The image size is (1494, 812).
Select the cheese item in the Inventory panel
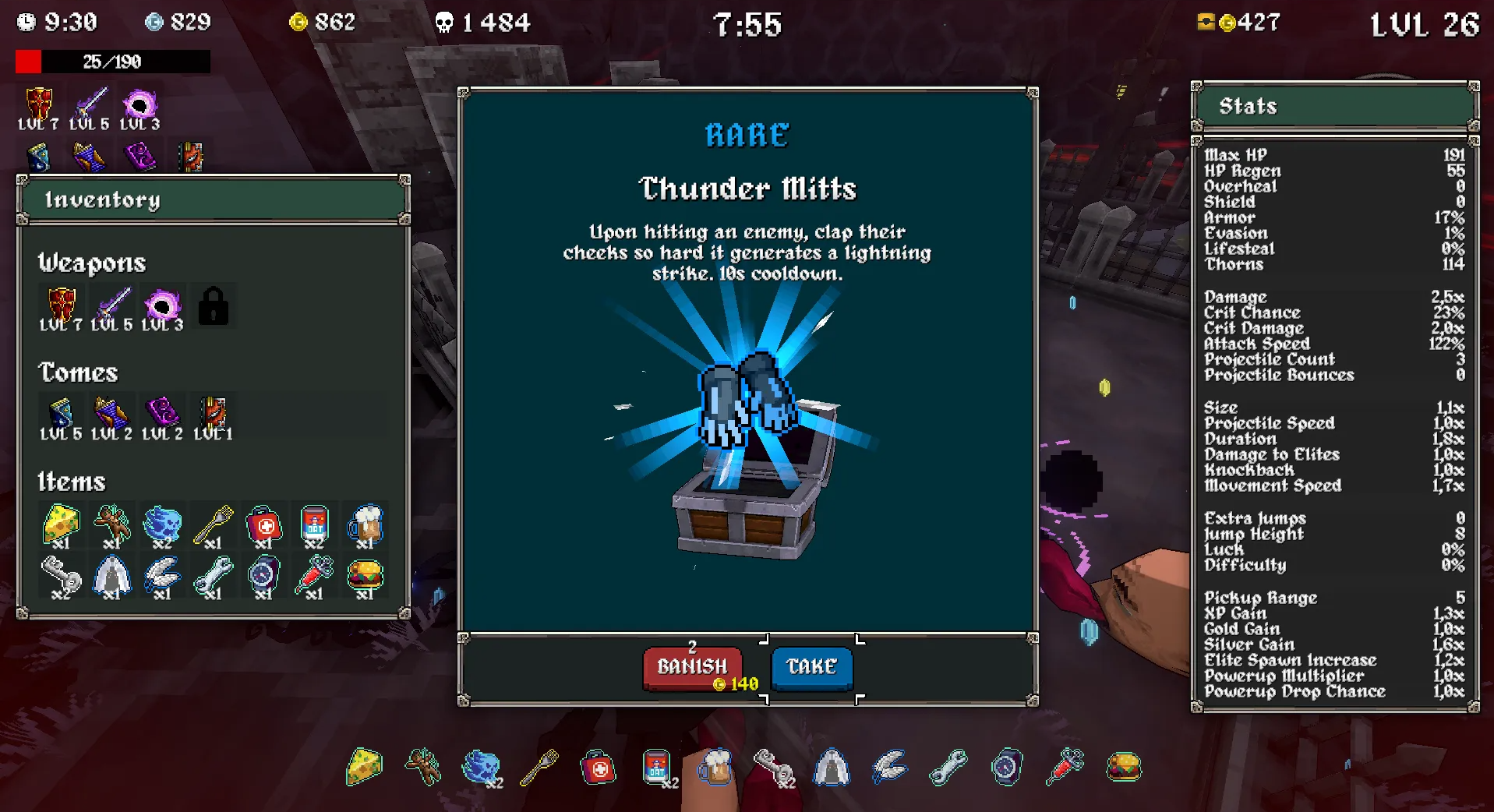click(x=61, y=524)
